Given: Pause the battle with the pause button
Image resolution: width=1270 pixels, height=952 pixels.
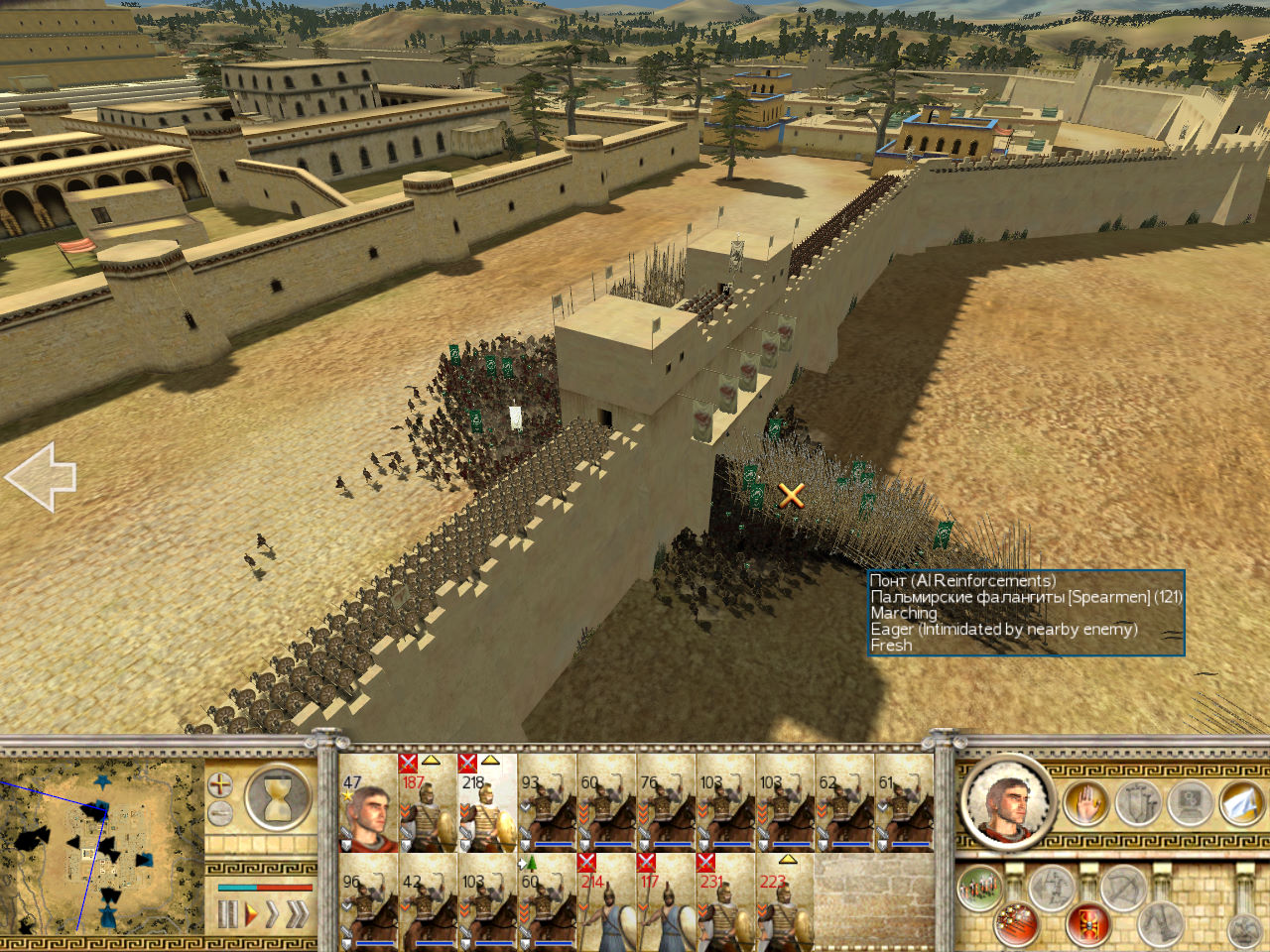Looking at the screenshot, I should [228, 913].
